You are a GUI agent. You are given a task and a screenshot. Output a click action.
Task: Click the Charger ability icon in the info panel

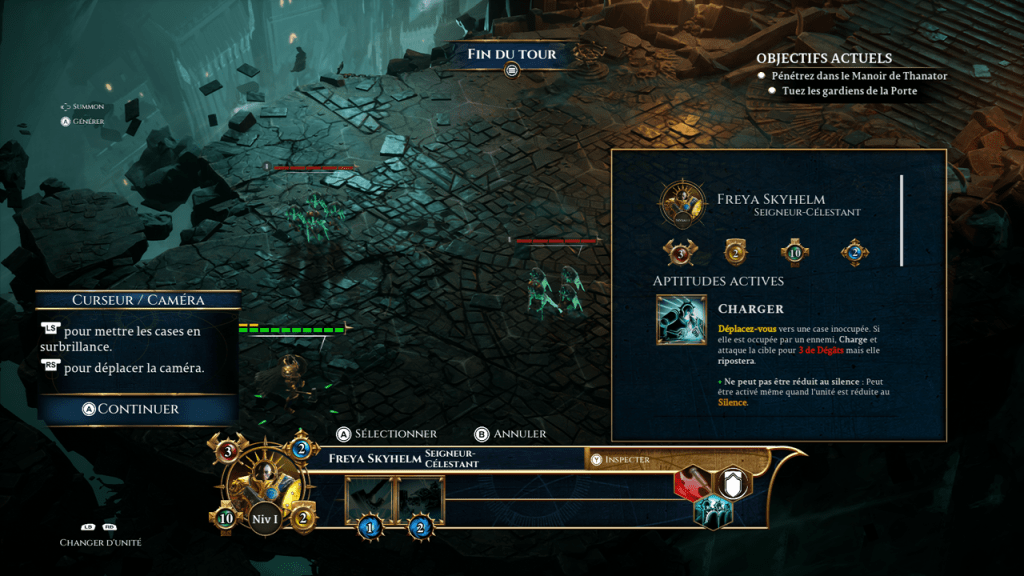coord(681,320)
